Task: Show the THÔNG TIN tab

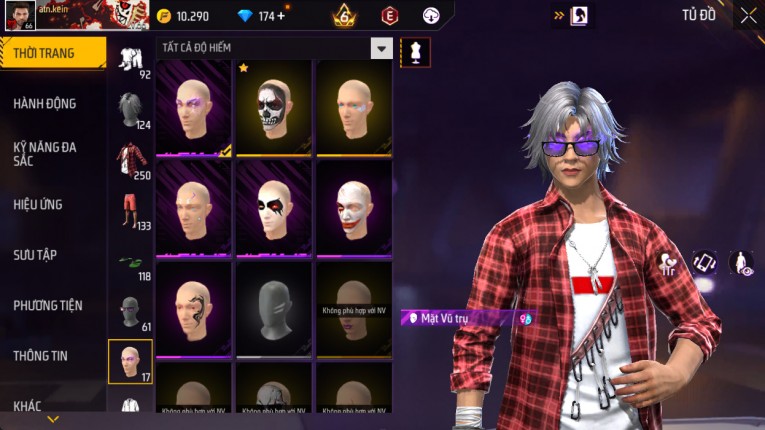Action: pos(41,355)
